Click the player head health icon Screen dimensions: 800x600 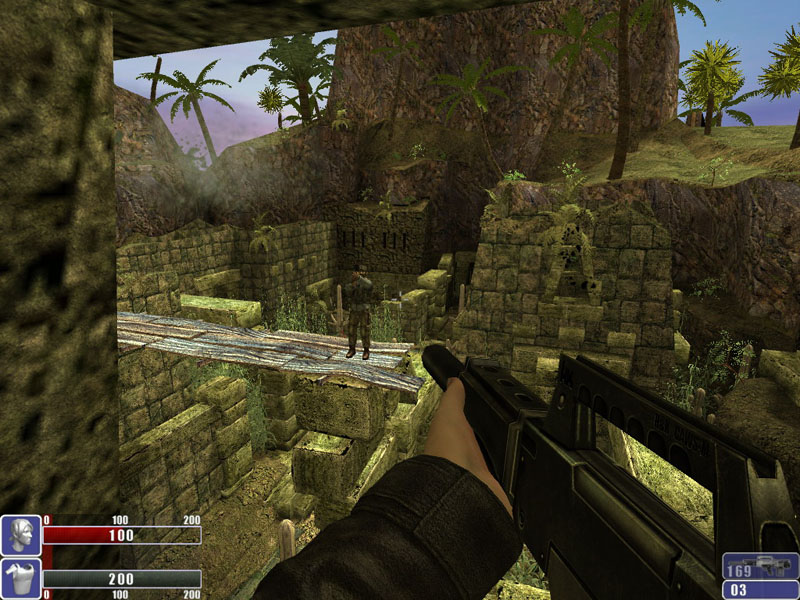point(20,535)
